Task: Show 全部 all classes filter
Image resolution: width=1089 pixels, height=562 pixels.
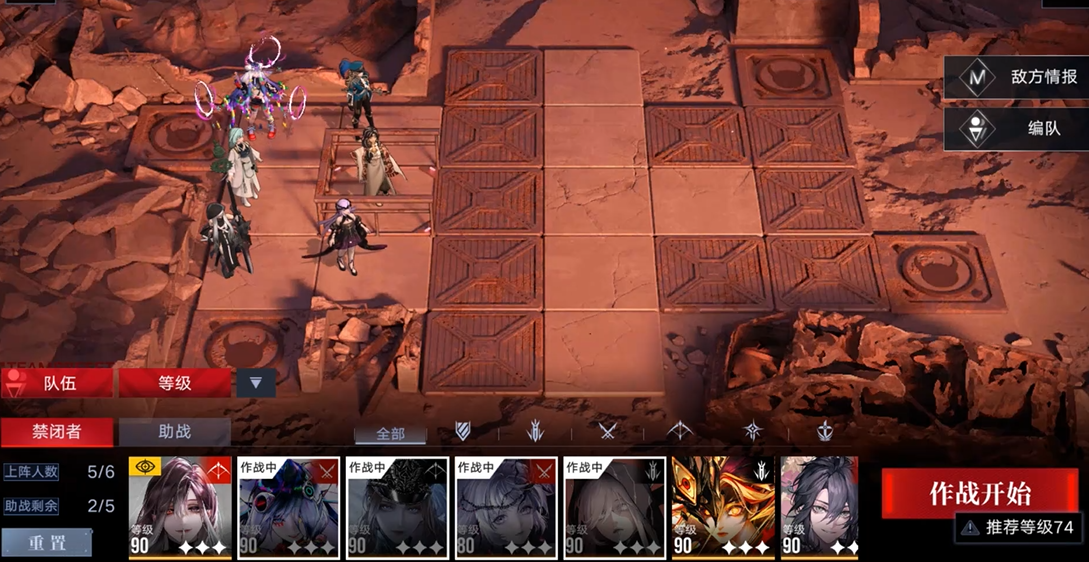Action: pyautogui.click(x=390, y=433)
